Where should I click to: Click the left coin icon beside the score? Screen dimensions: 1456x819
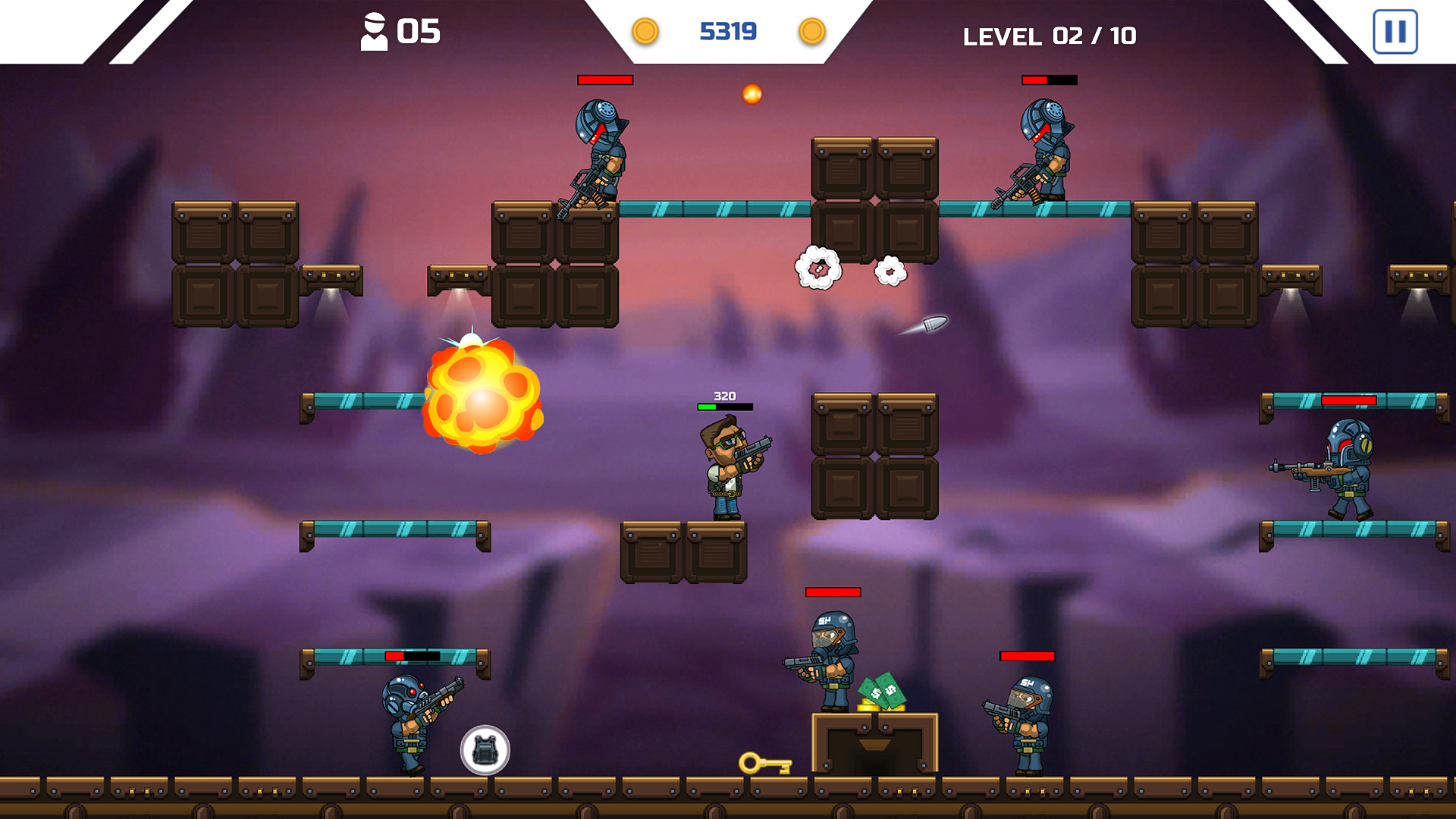(646, 32)
